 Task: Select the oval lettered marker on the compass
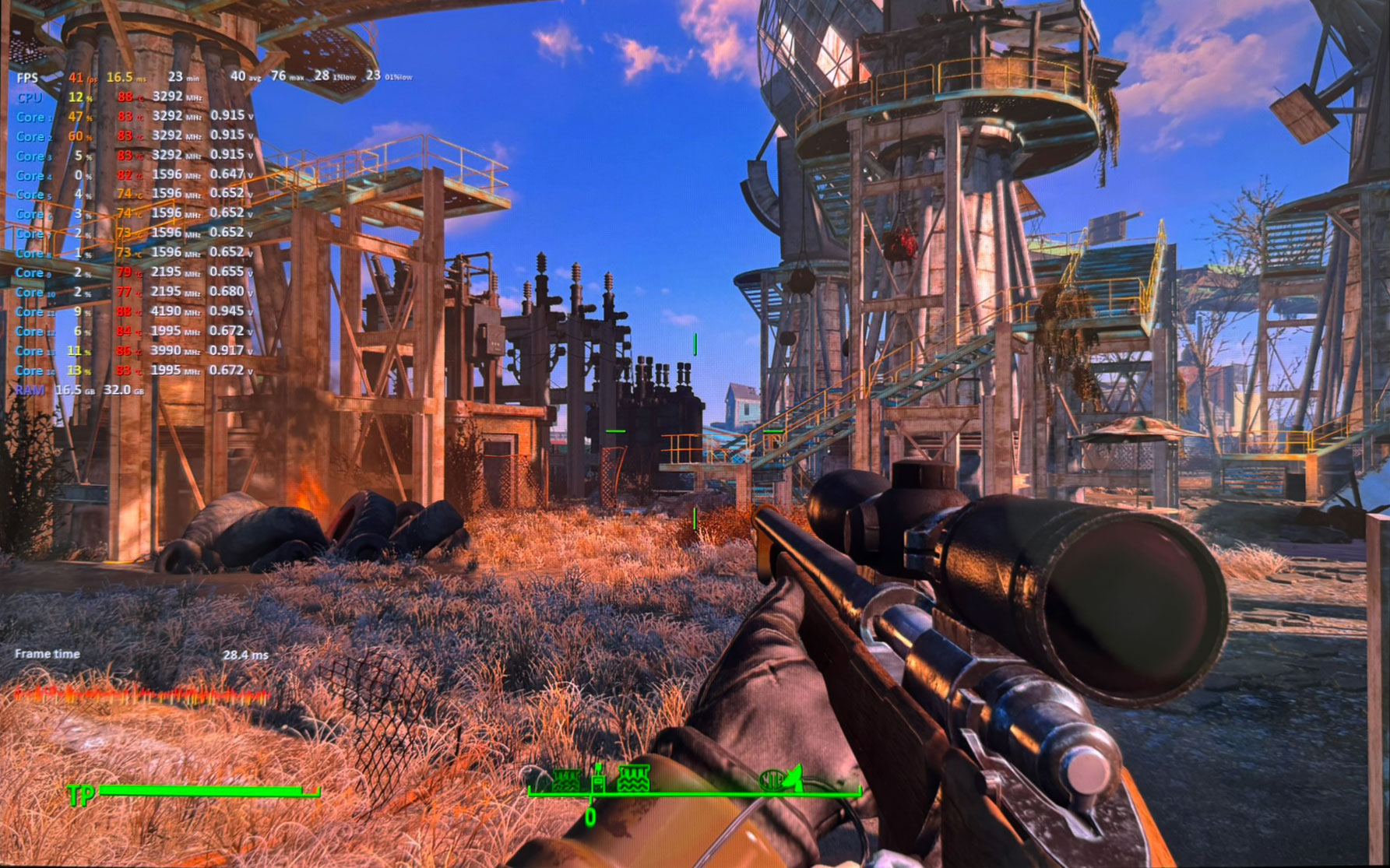pos(772,779)
